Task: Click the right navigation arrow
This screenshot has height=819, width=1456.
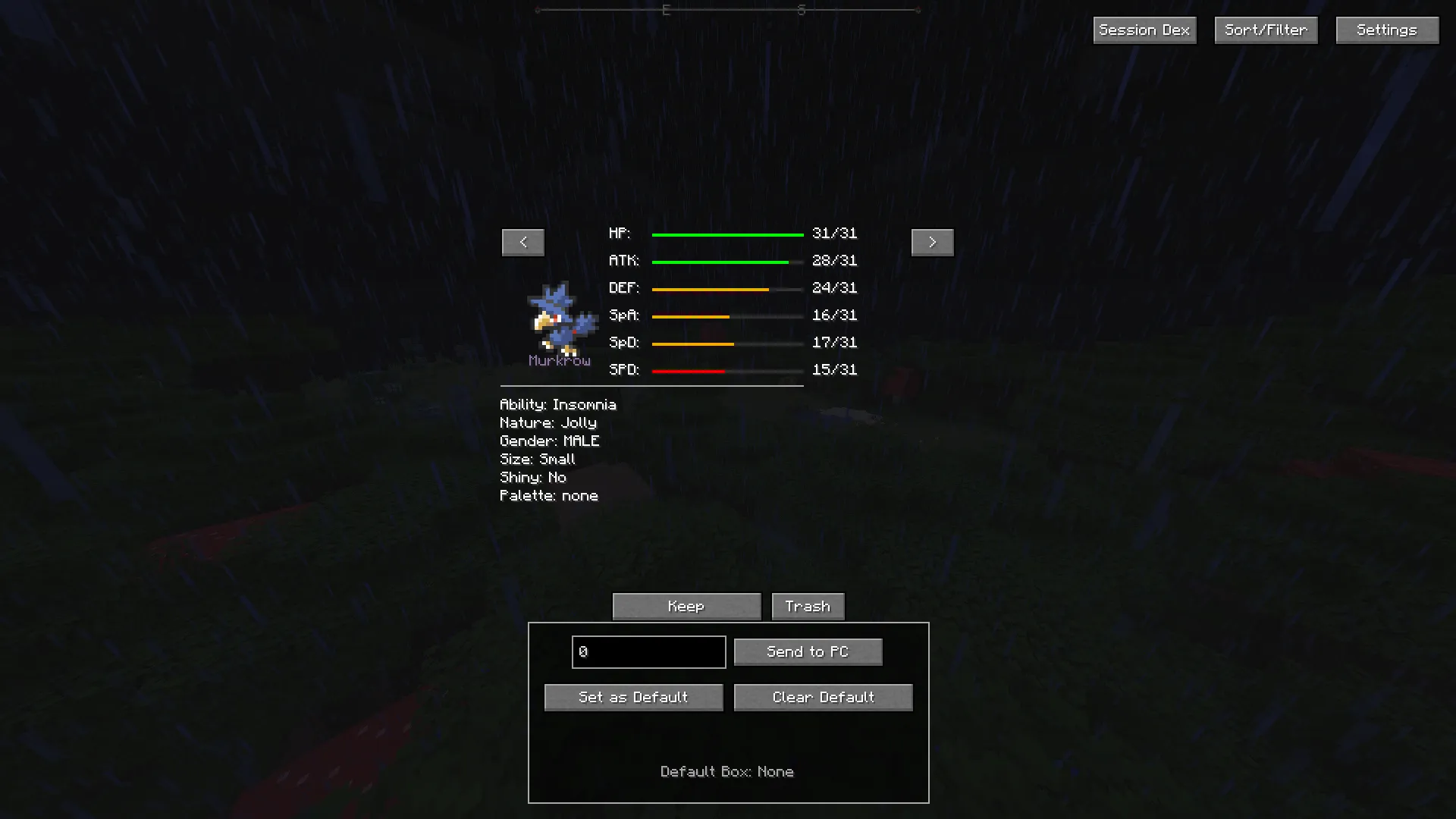Action: point(932,242)
